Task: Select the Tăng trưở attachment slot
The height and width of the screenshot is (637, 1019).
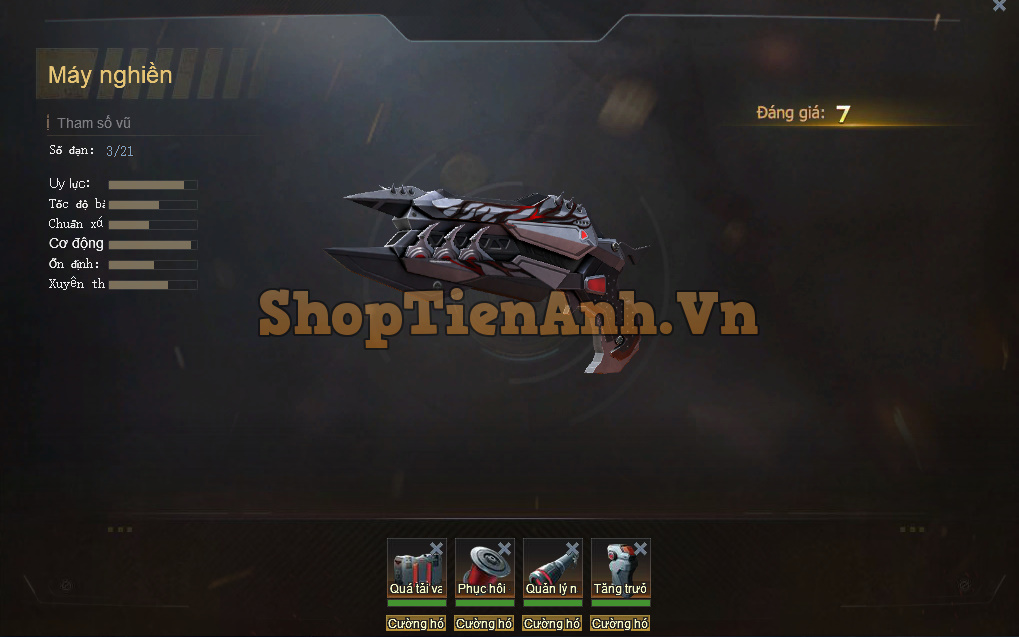Action: pos(619,568)
